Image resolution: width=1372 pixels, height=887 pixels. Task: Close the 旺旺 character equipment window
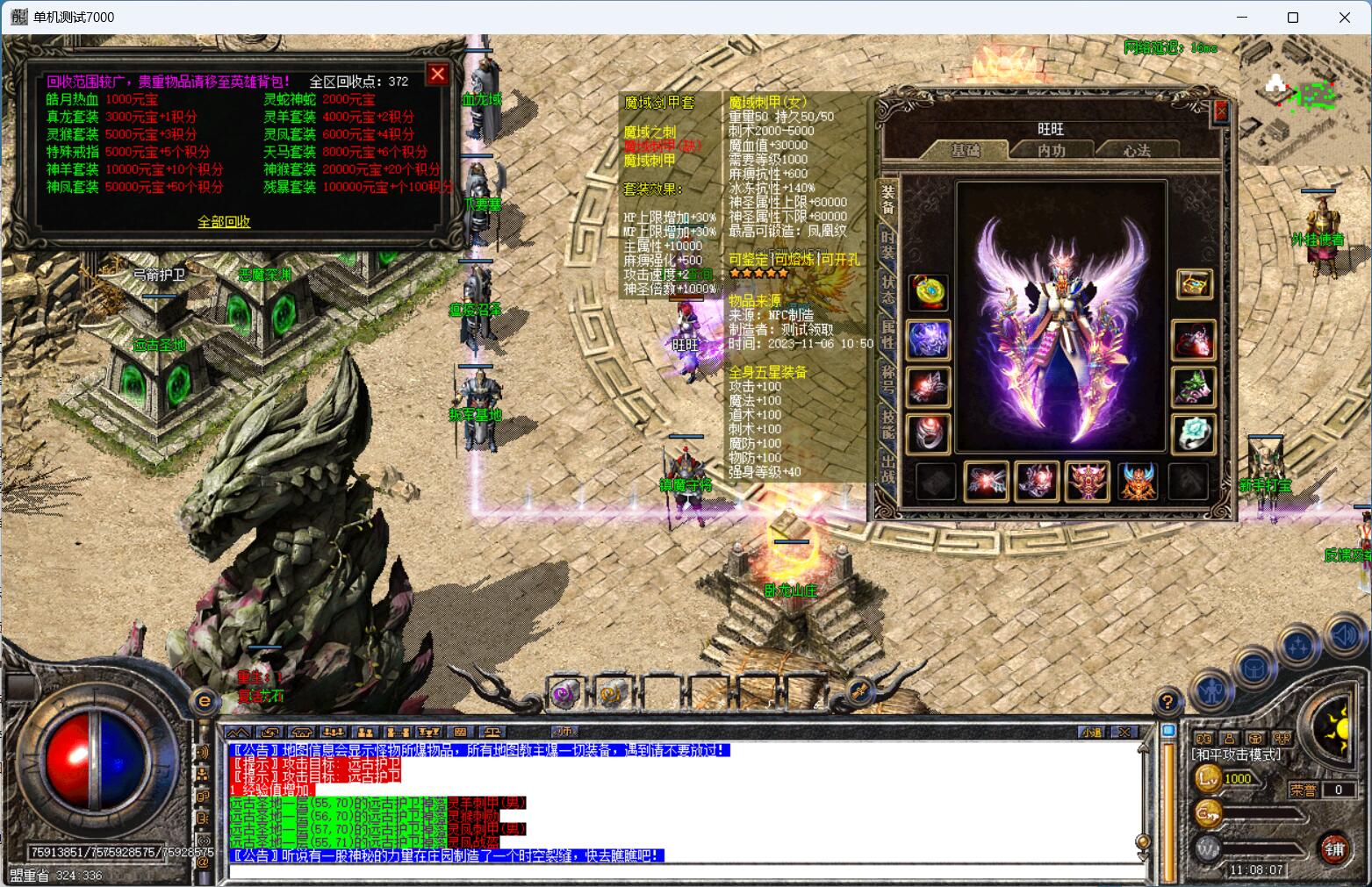(x=1220, y=111)
